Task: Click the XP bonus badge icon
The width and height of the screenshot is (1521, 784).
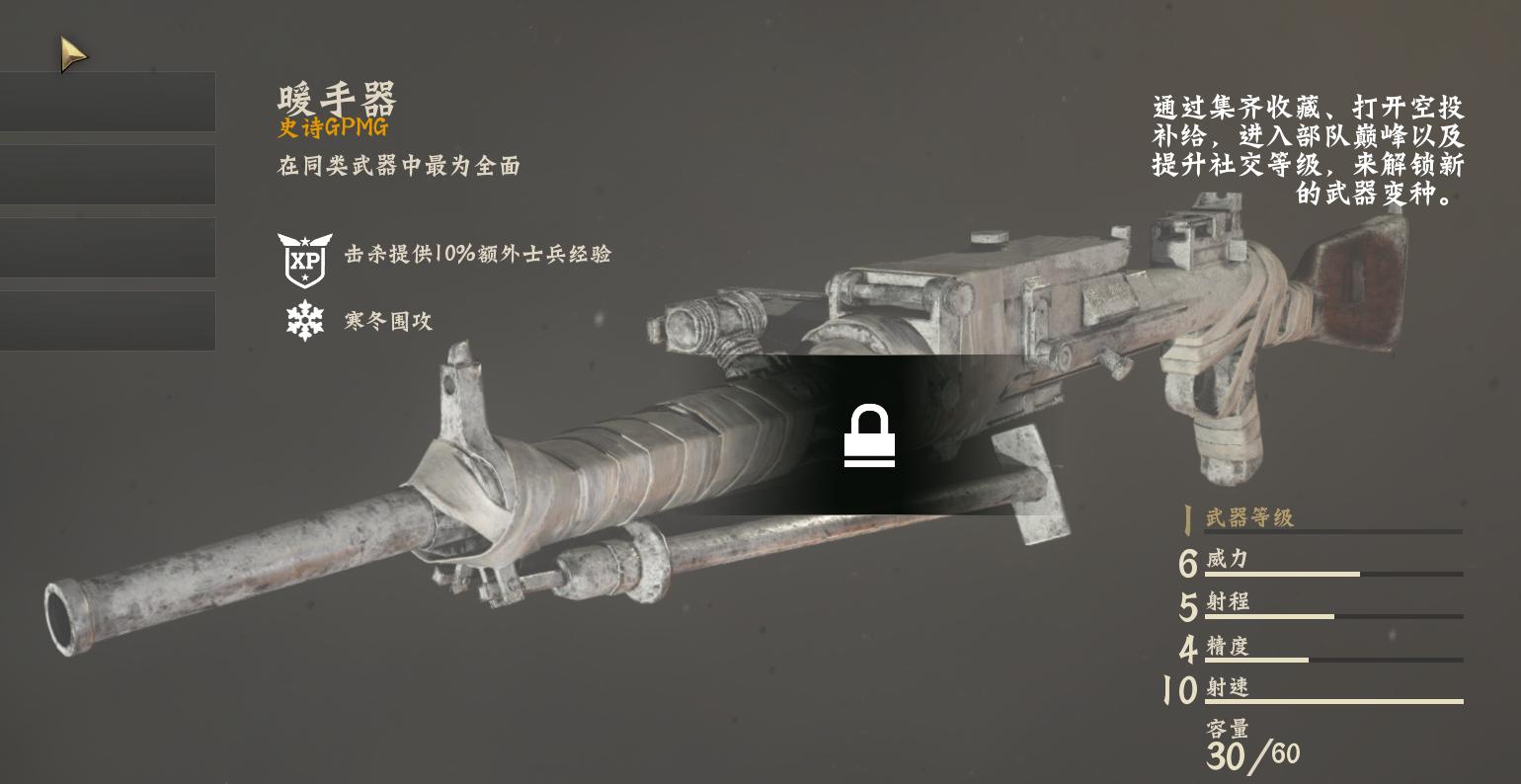Action: [305, 259]
